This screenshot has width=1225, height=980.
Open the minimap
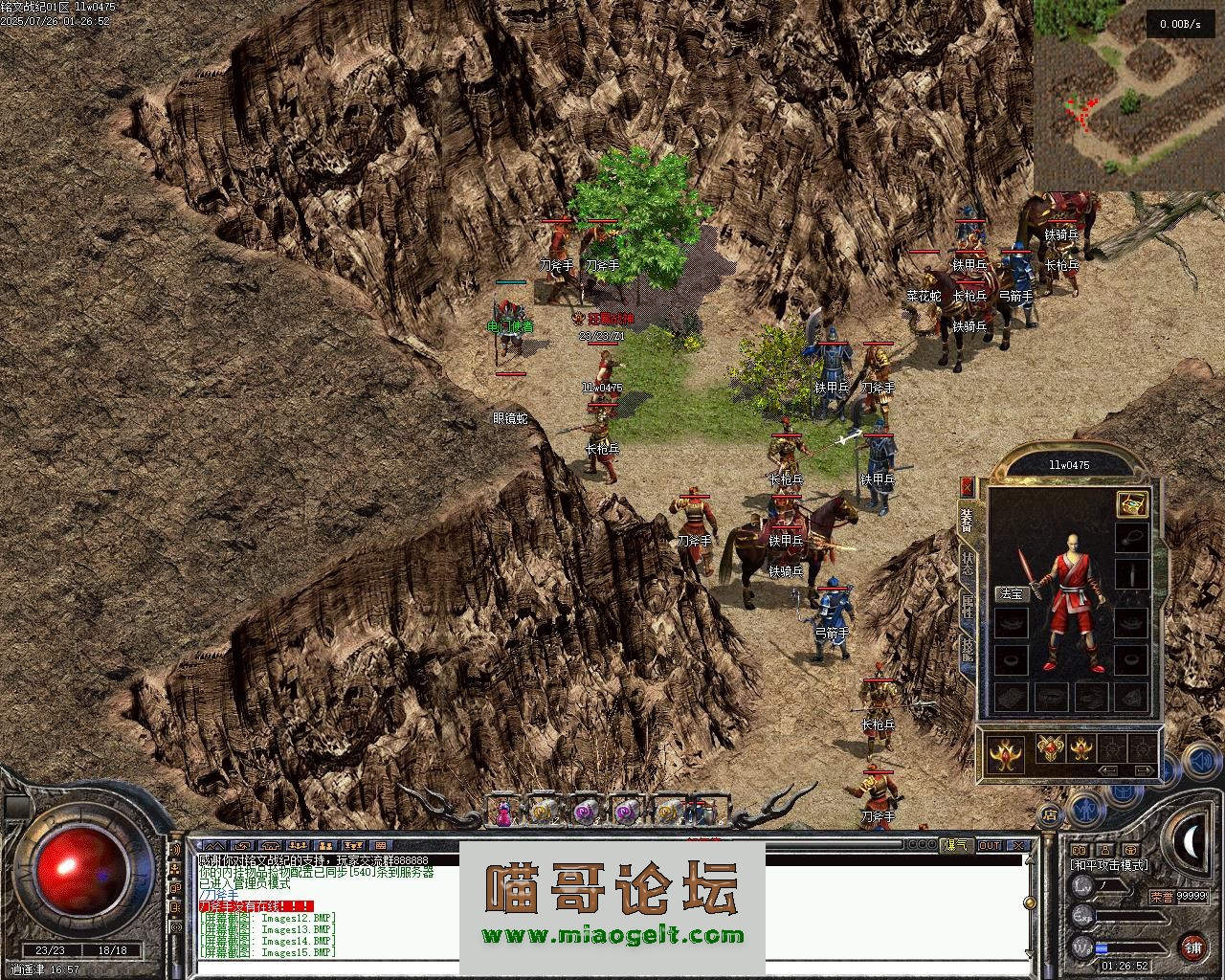pyautogui.click(x=1127, y=94)
